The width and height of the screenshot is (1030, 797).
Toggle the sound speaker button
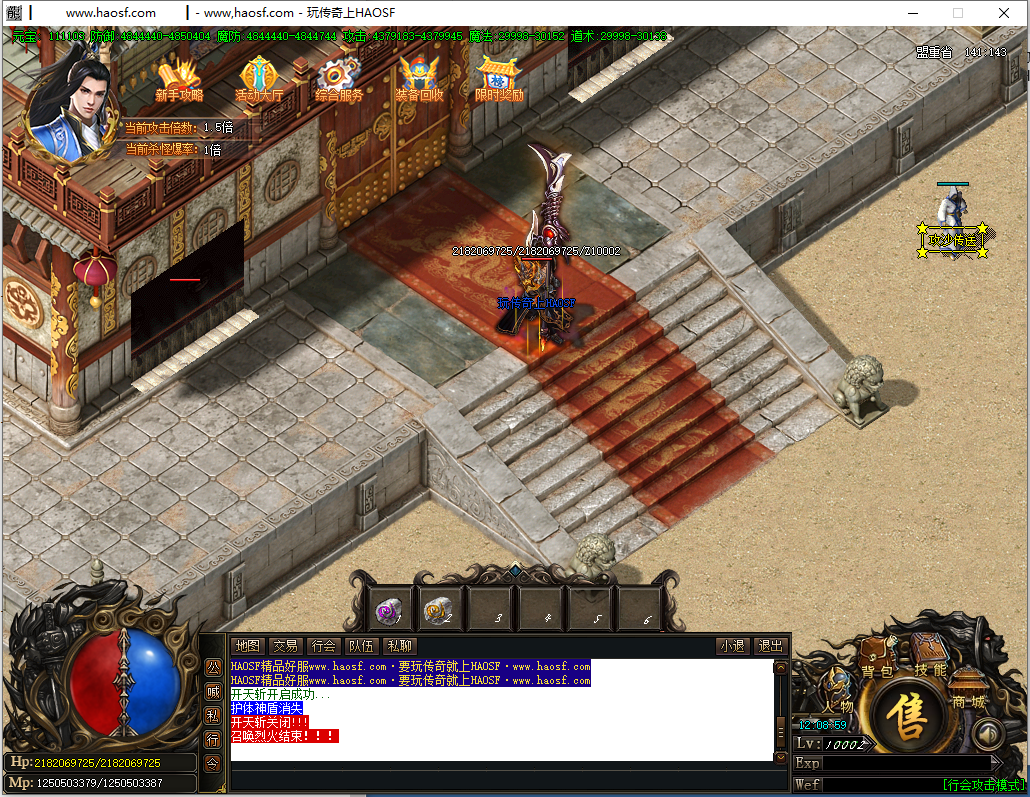click(988, 736)
